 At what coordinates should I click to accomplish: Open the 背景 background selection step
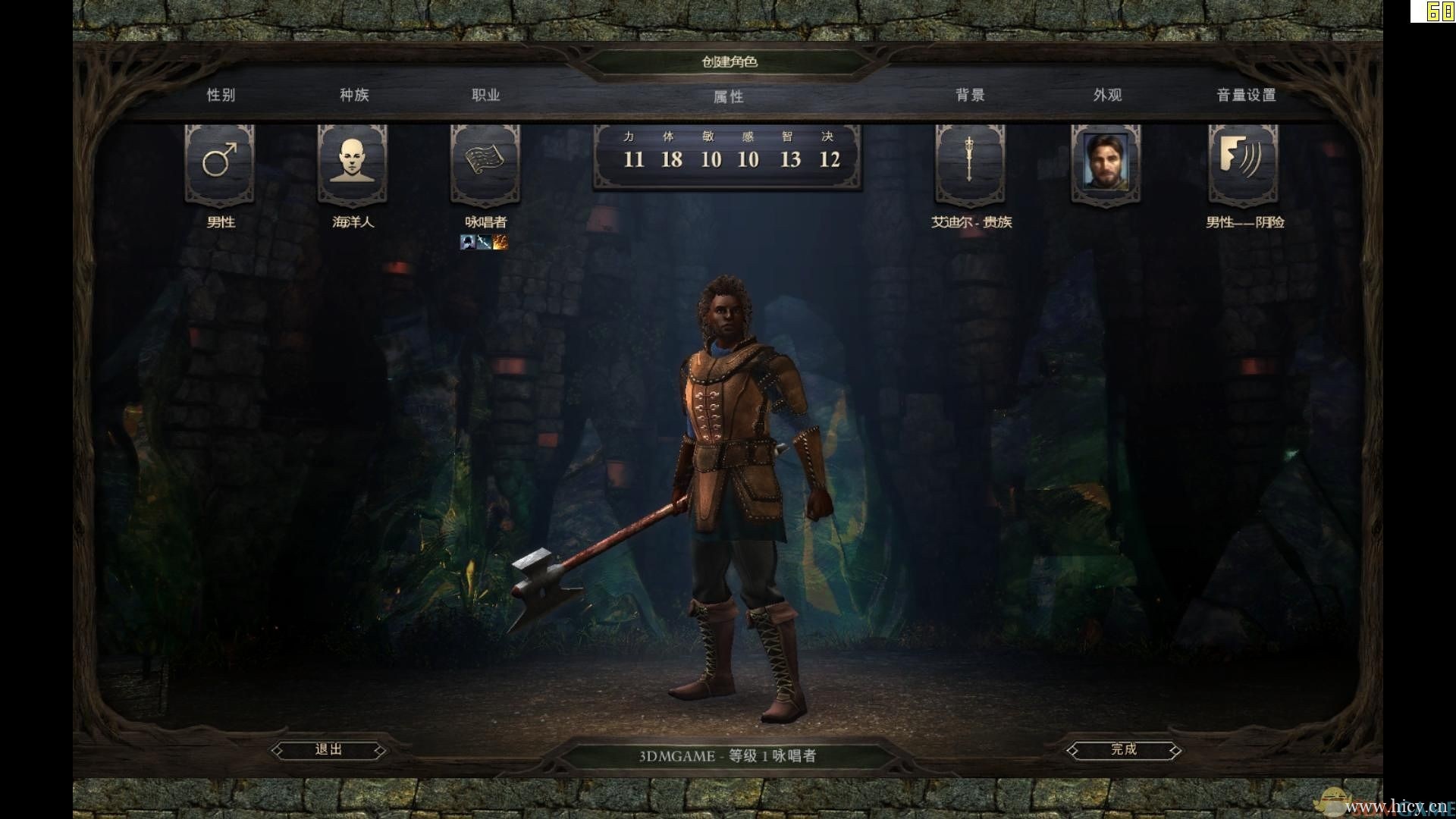pyautogui.click(x=970, y=95)
